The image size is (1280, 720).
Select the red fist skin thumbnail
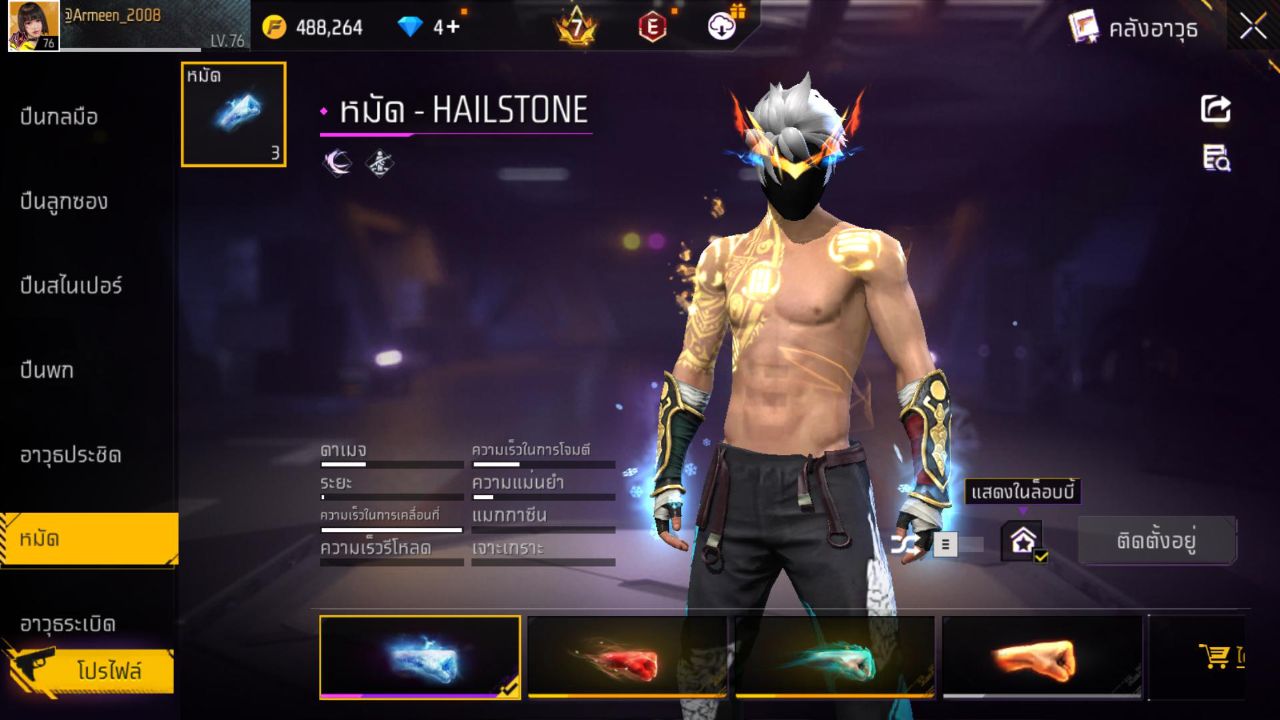(x=628, y=657)
